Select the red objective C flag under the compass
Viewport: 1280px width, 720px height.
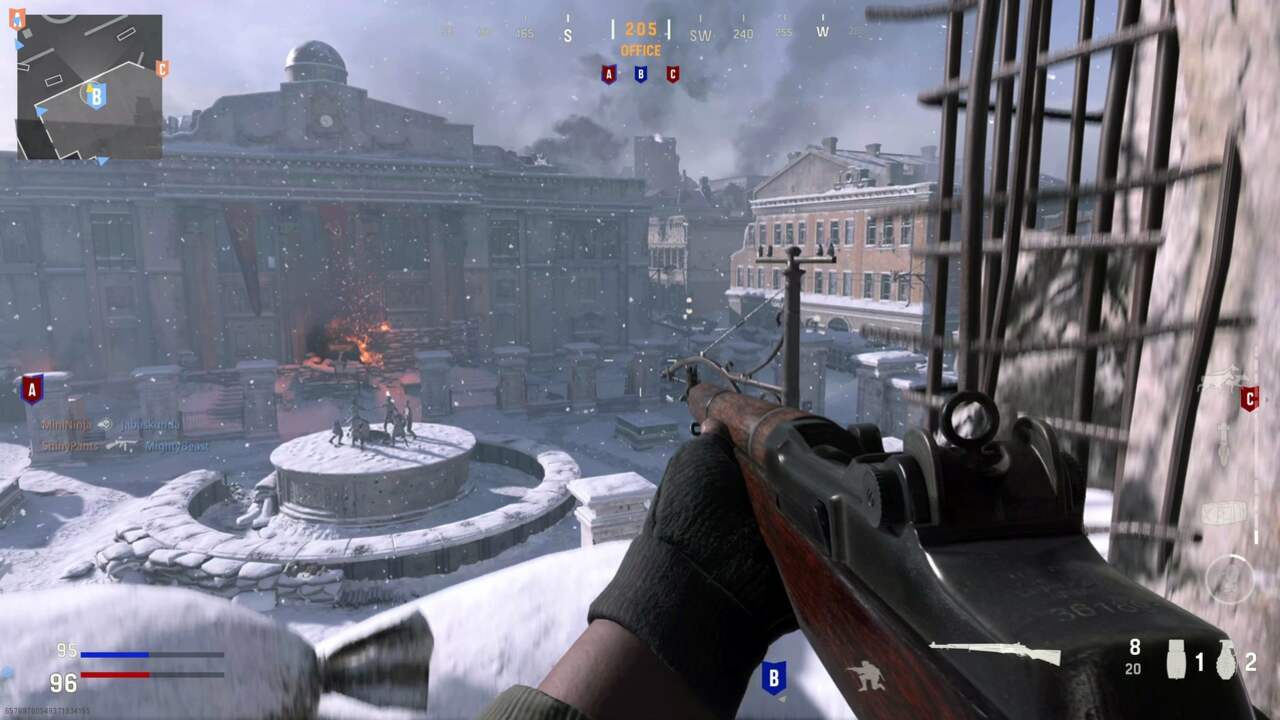pos(672,73)
